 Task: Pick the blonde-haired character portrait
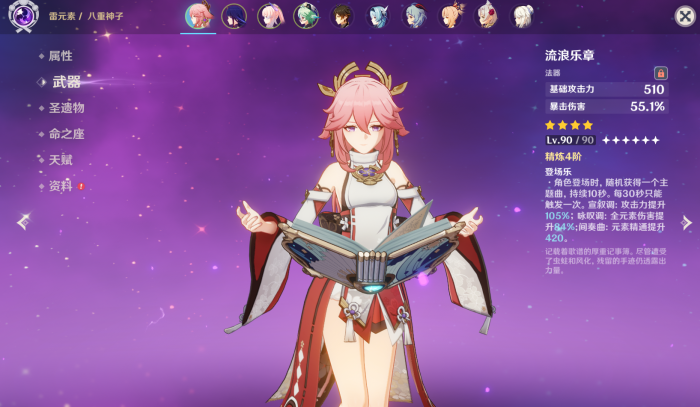[450, 16]
